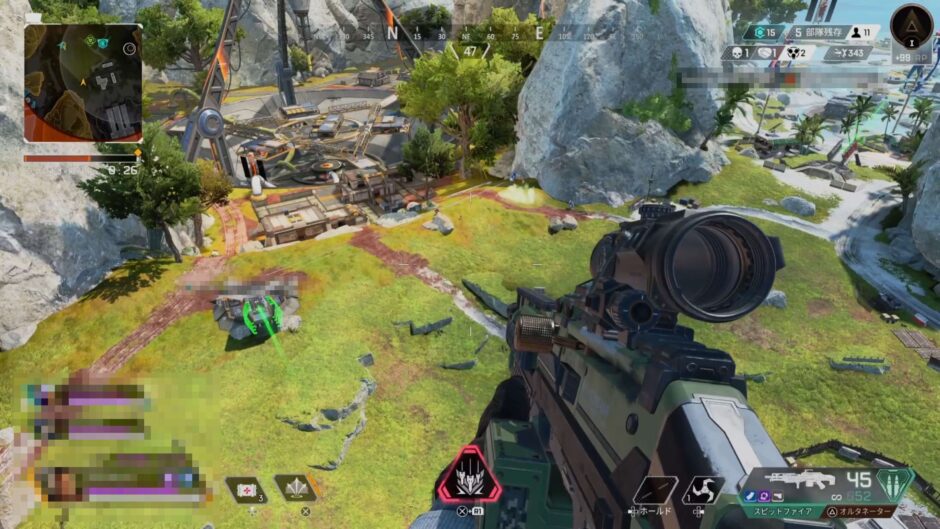This screenshot has height=529, width=940.
Task: Select the leaf-shaped item slot beside the medkit
Action: pos(294,488)
